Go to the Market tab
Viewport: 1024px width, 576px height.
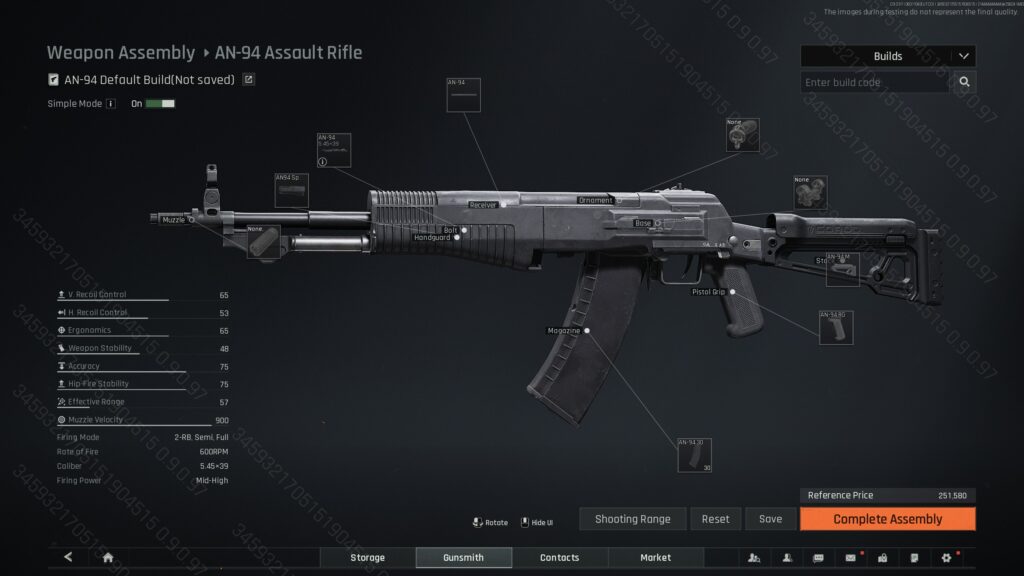click(655, 557)
